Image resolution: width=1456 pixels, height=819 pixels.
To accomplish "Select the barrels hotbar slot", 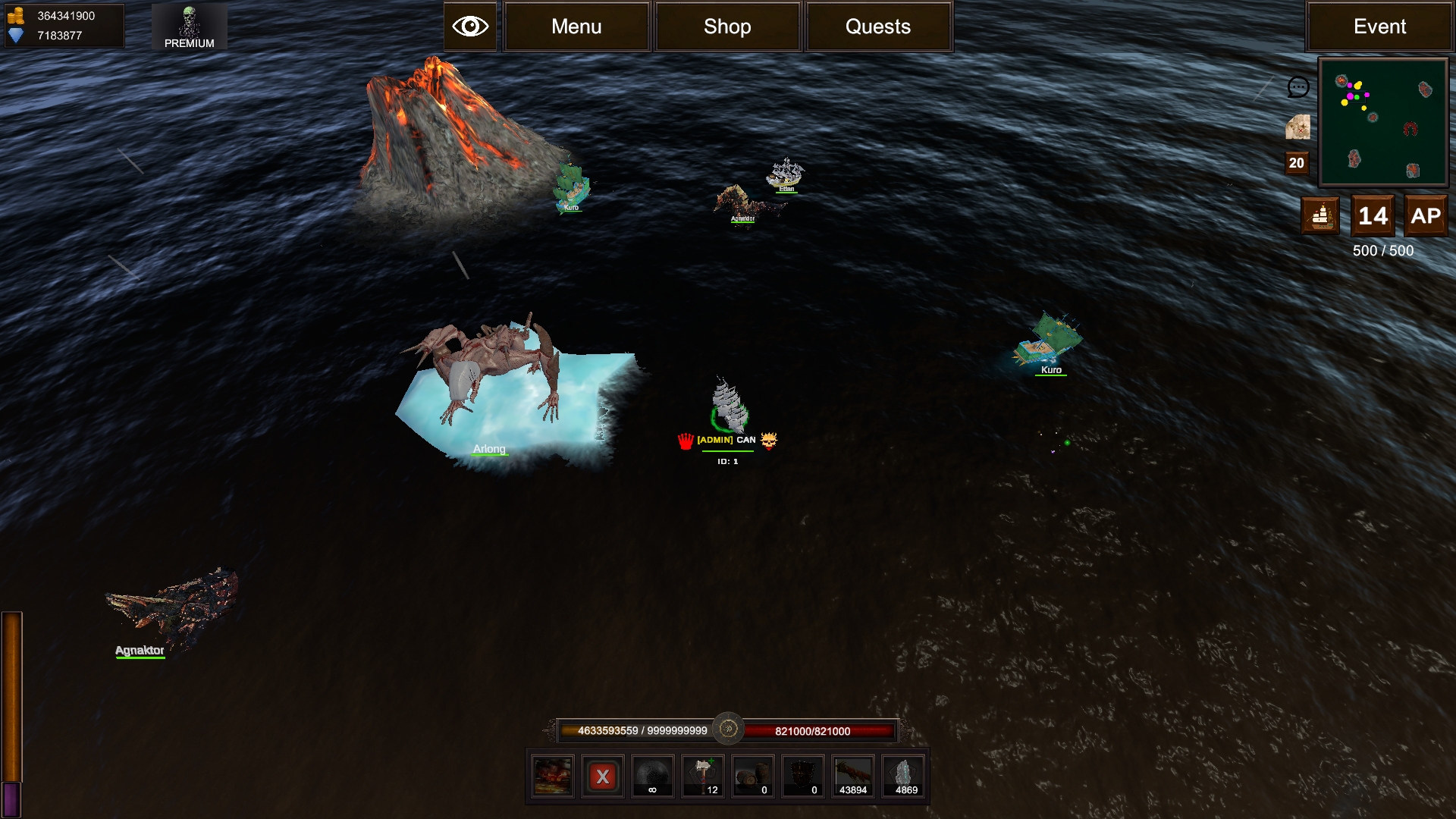I will click(753, 777).
